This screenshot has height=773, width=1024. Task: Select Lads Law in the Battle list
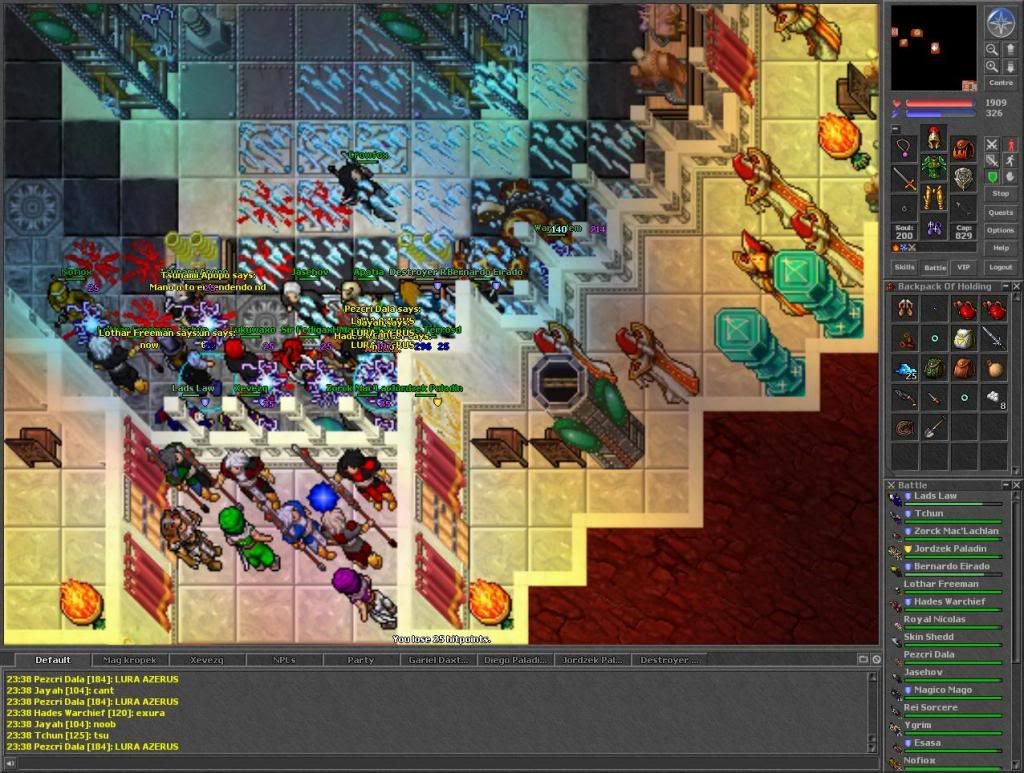935,496
